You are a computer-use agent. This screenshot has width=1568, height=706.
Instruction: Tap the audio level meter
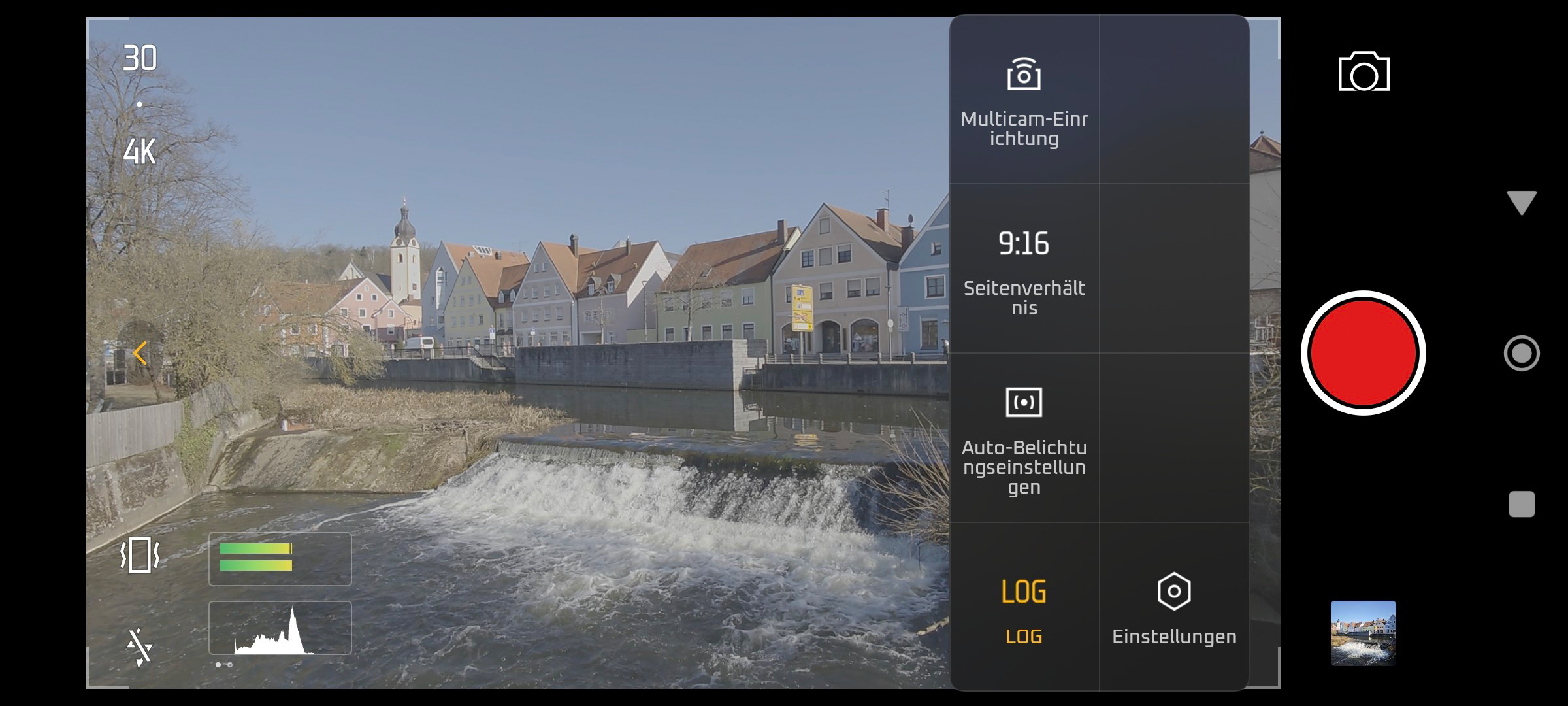[280, 559]
